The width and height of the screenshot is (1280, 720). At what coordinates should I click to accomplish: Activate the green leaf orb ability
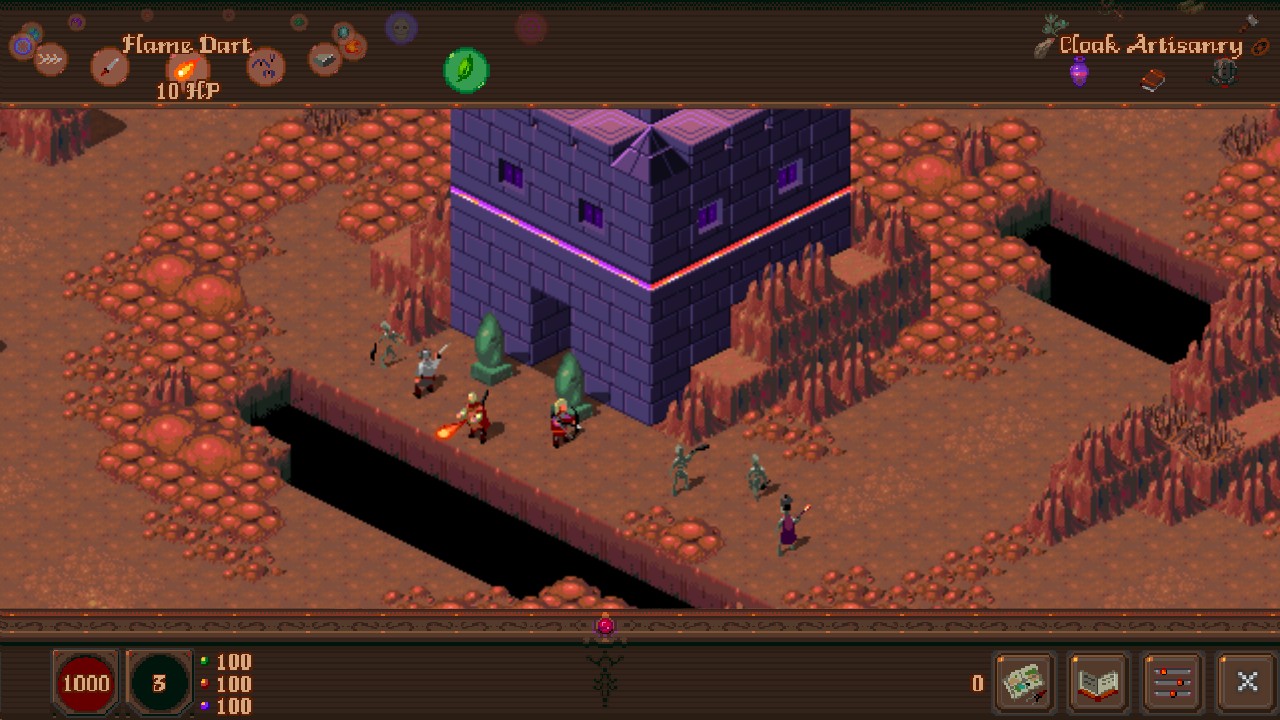pyautogui.click(x=465, y=70)
